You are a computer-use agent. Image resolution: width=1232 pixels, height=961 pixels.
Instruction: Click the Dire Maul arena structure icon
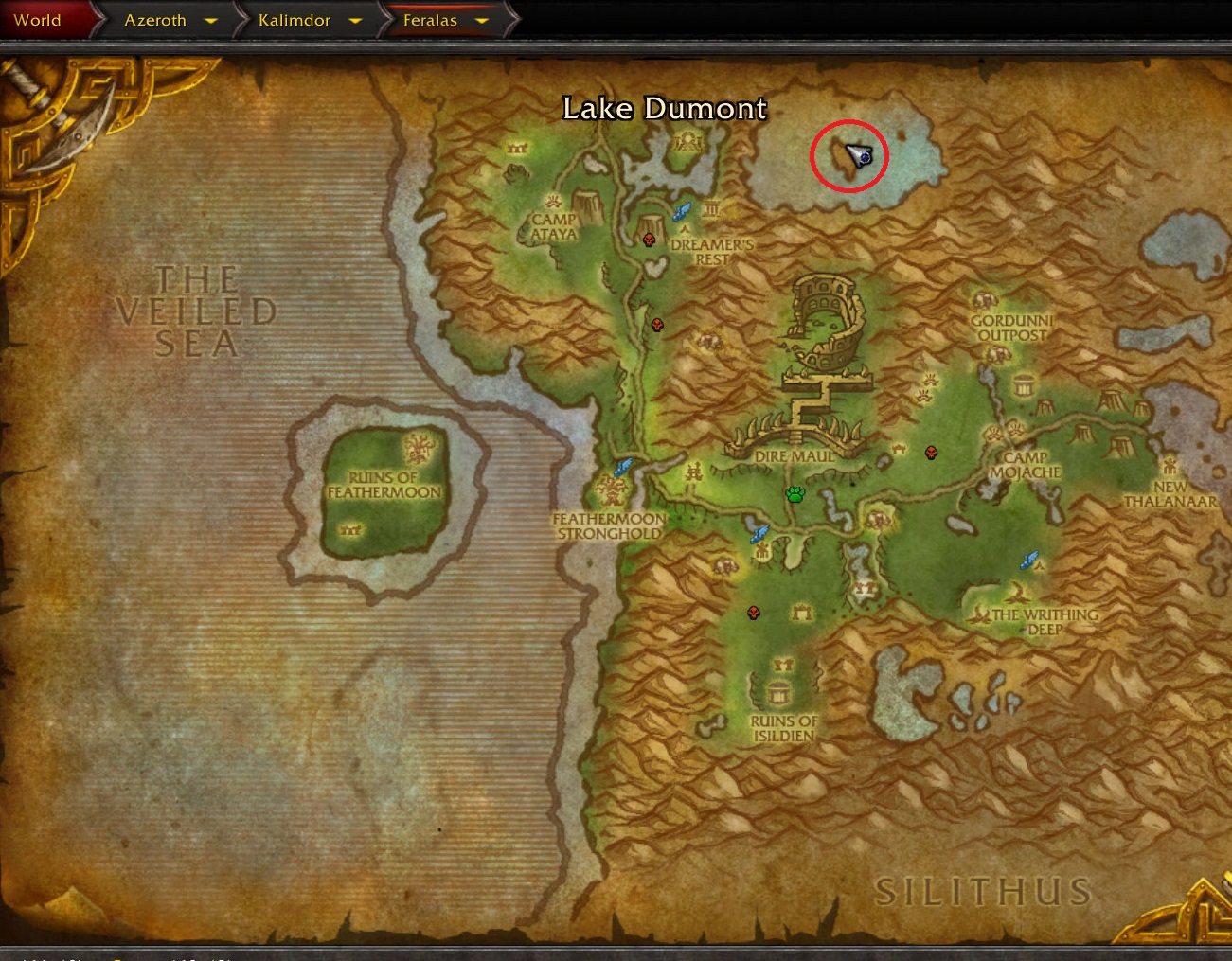(826, 322)
